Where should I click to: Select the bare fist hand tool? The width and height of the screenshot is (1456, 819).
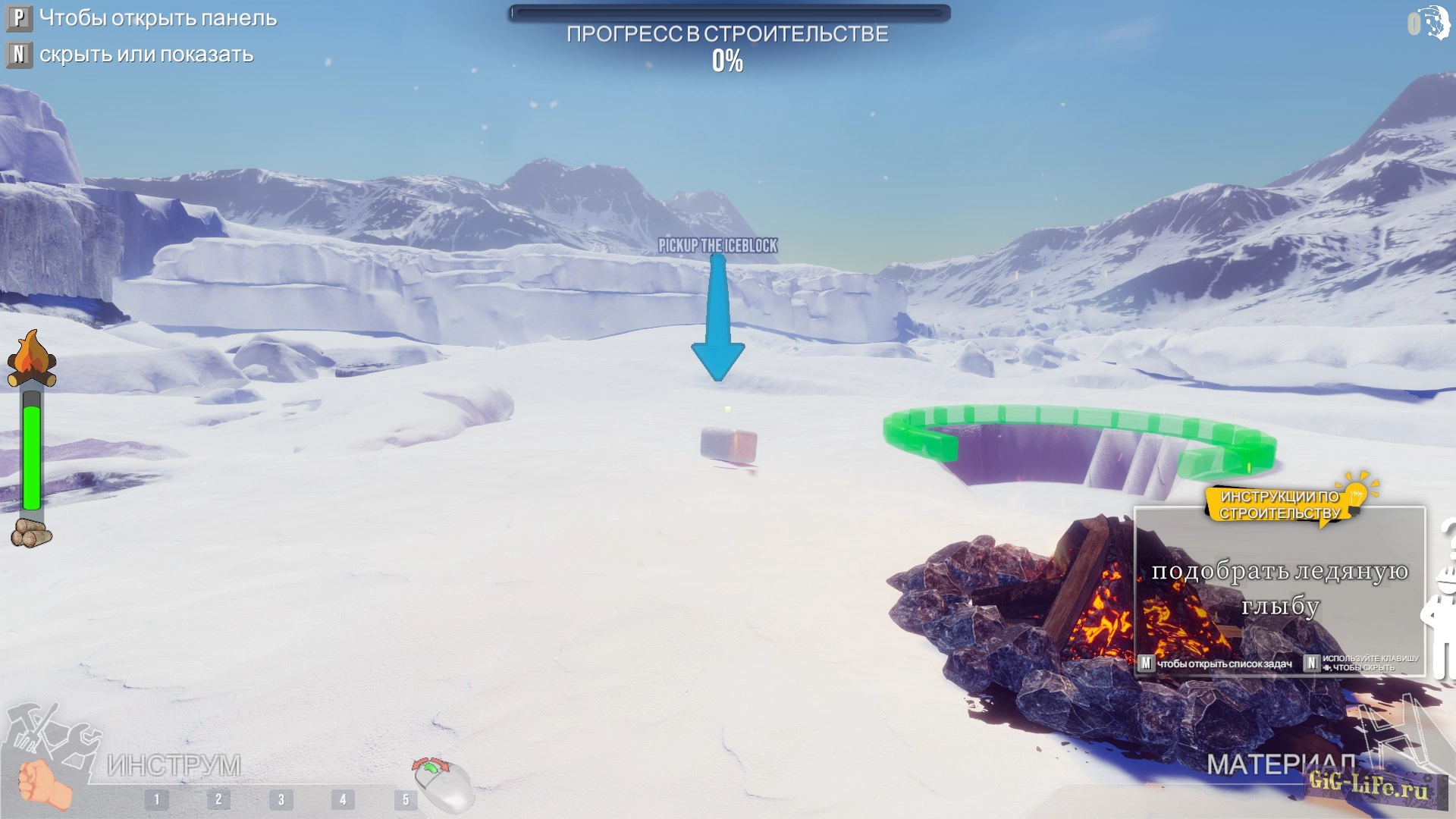[42, 784]
